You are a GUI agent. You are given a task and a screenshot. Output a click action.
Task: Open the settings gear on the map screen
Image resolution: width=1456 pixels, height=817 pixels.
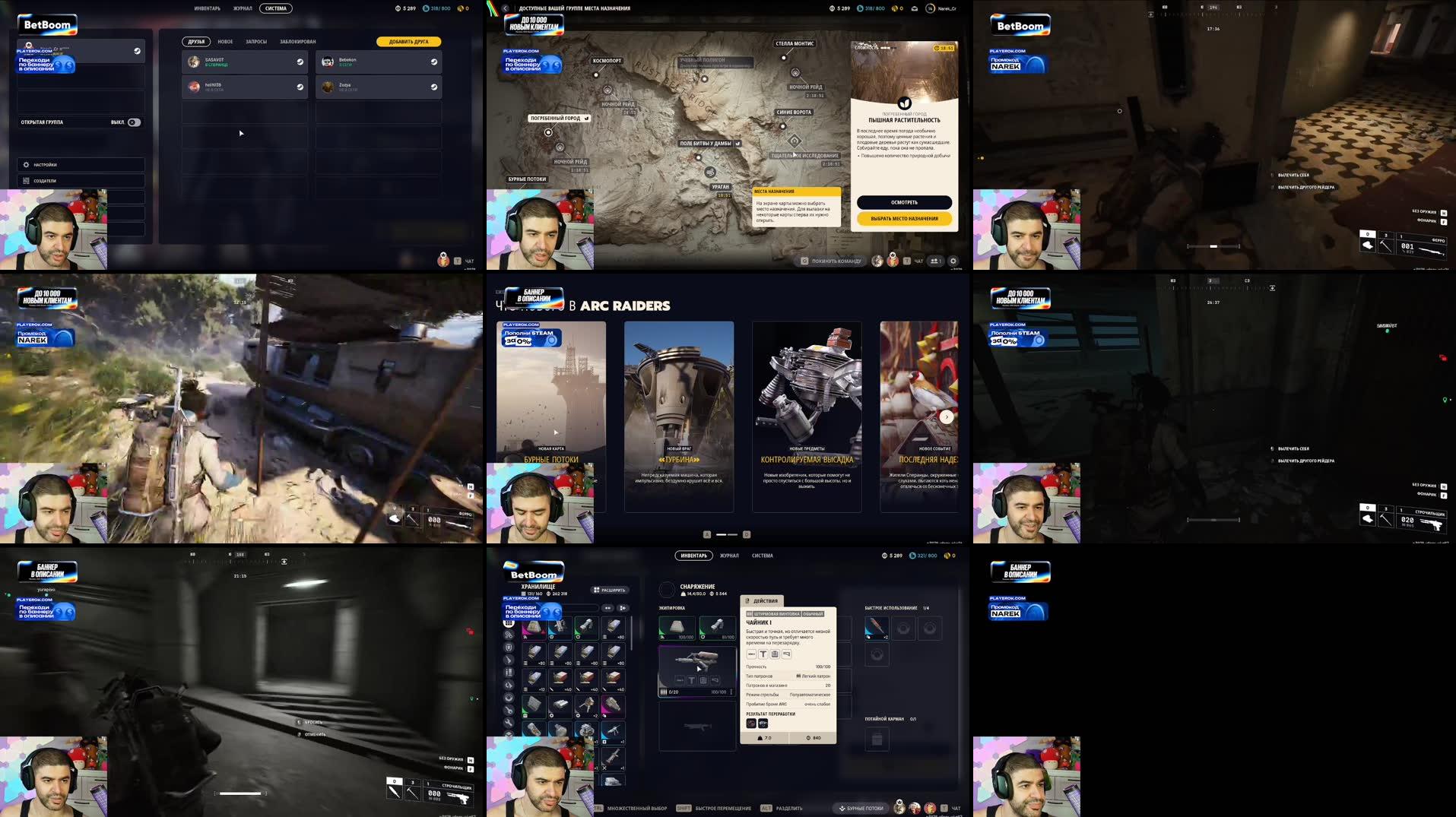953,261
